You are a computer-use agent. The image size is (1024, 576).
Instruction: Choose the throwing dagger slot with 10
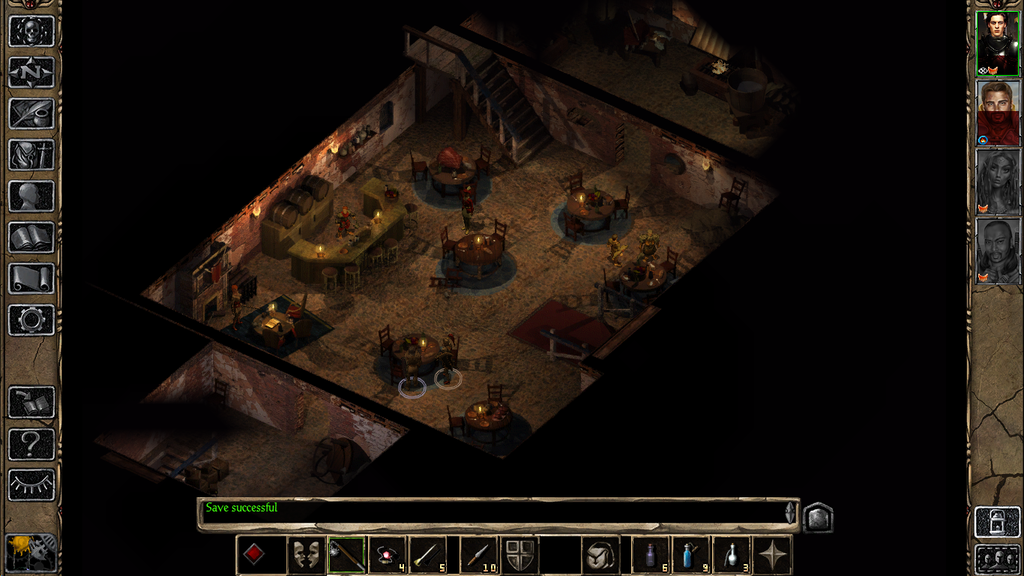coord(478,555)
